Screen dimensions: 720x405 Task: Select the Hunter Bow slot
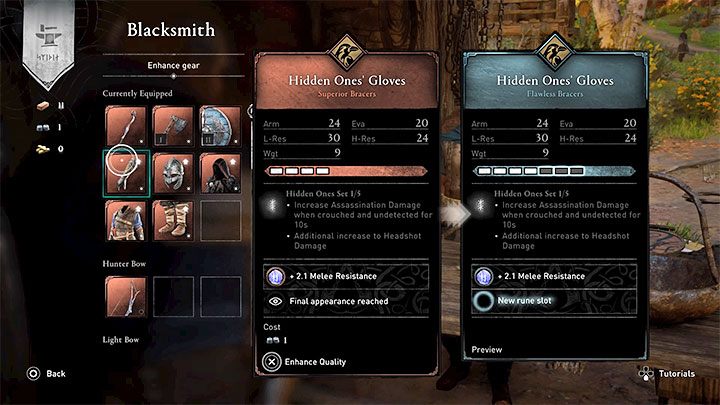125,296
